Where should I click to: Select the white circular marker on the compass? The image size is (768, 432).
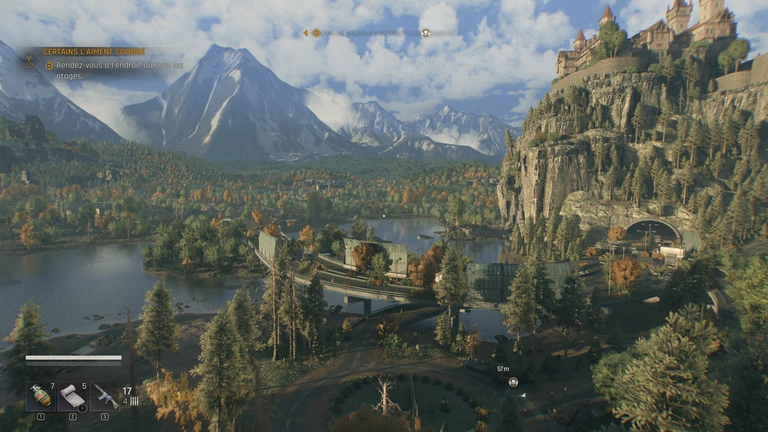pyautogui.click(x=426, y=33)
